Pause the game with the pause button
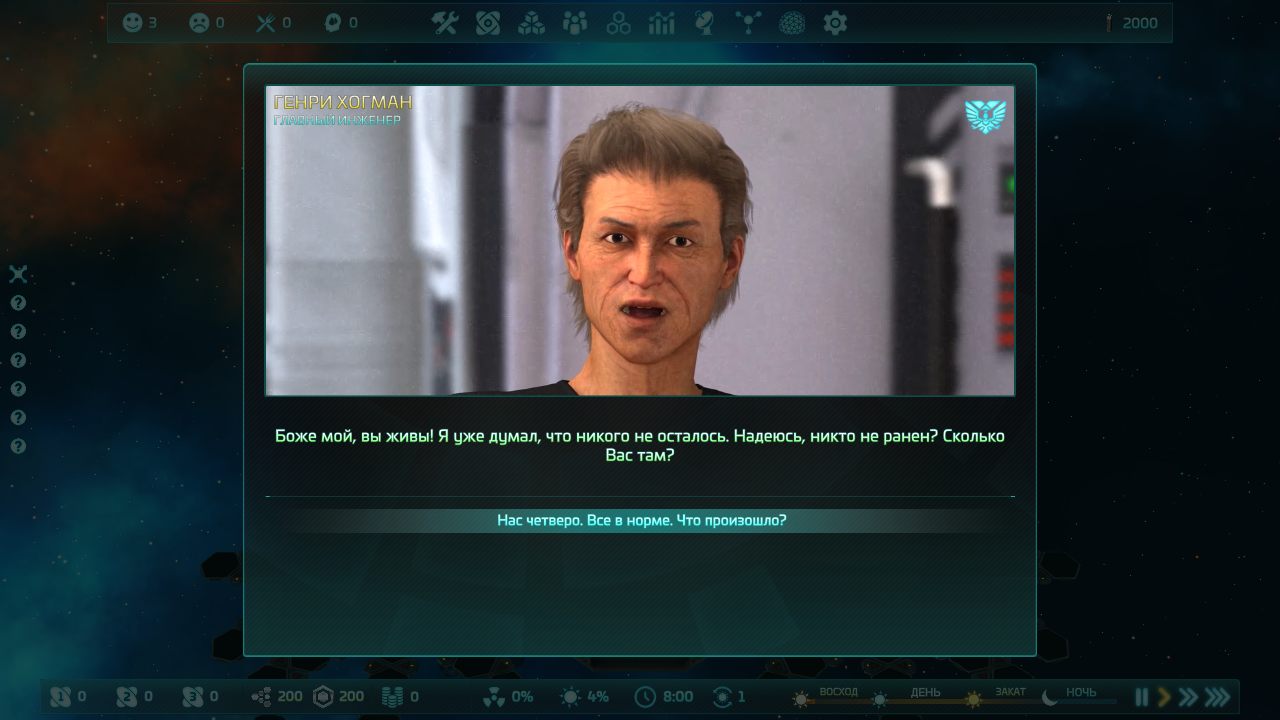The image size is (1280, 720). pos(1141,697)
